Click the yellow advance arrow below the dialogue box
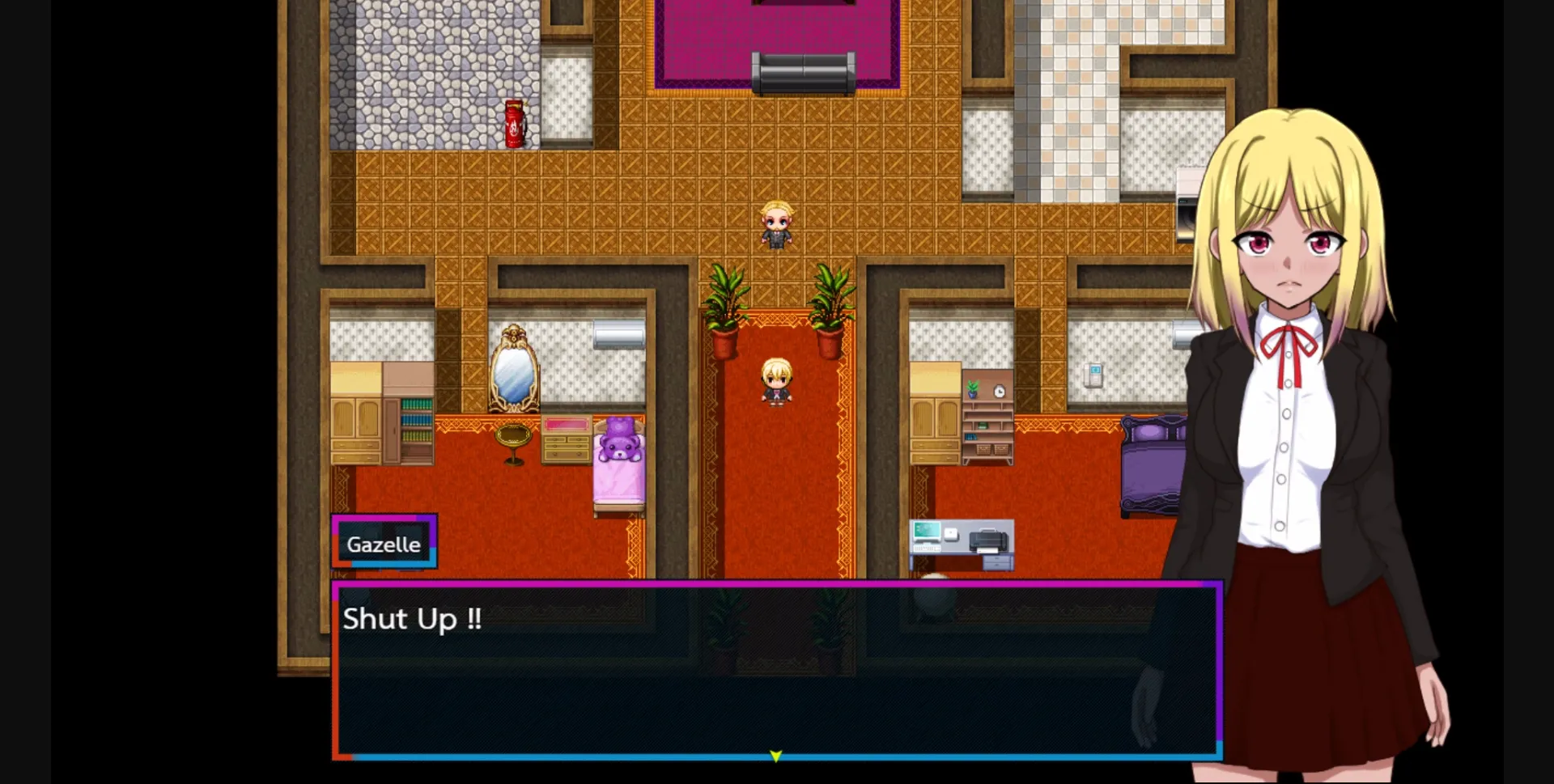Screen dimensions: 1554x784 [775, 754]
